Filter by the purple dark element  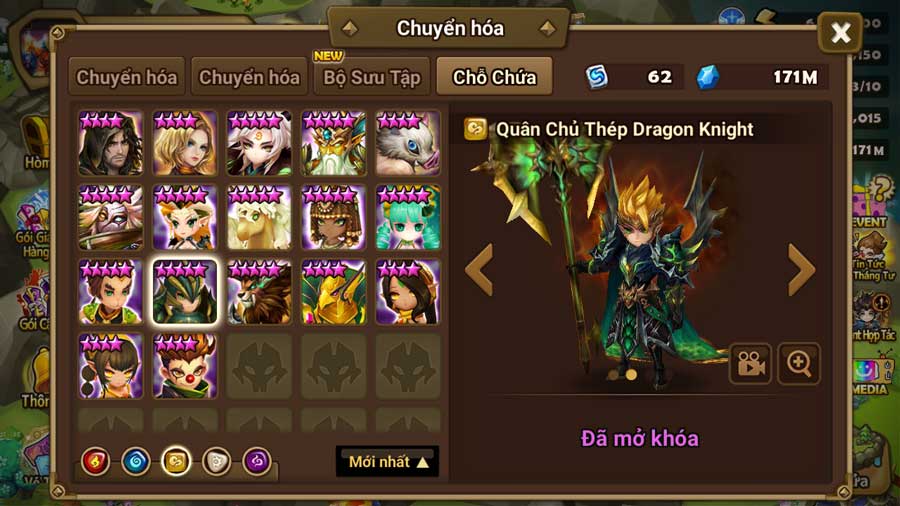pos(257,461)
